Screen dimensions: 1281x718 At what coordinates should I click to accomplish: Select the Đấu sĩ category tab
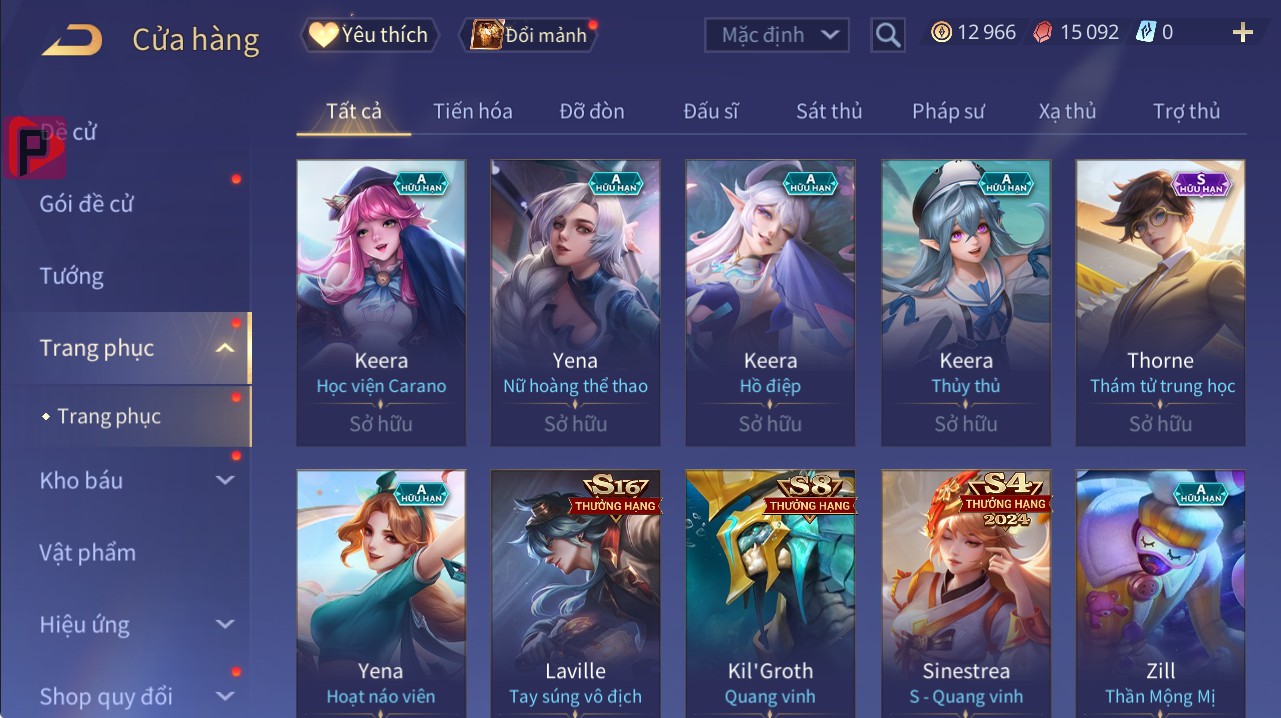(711, 111)
